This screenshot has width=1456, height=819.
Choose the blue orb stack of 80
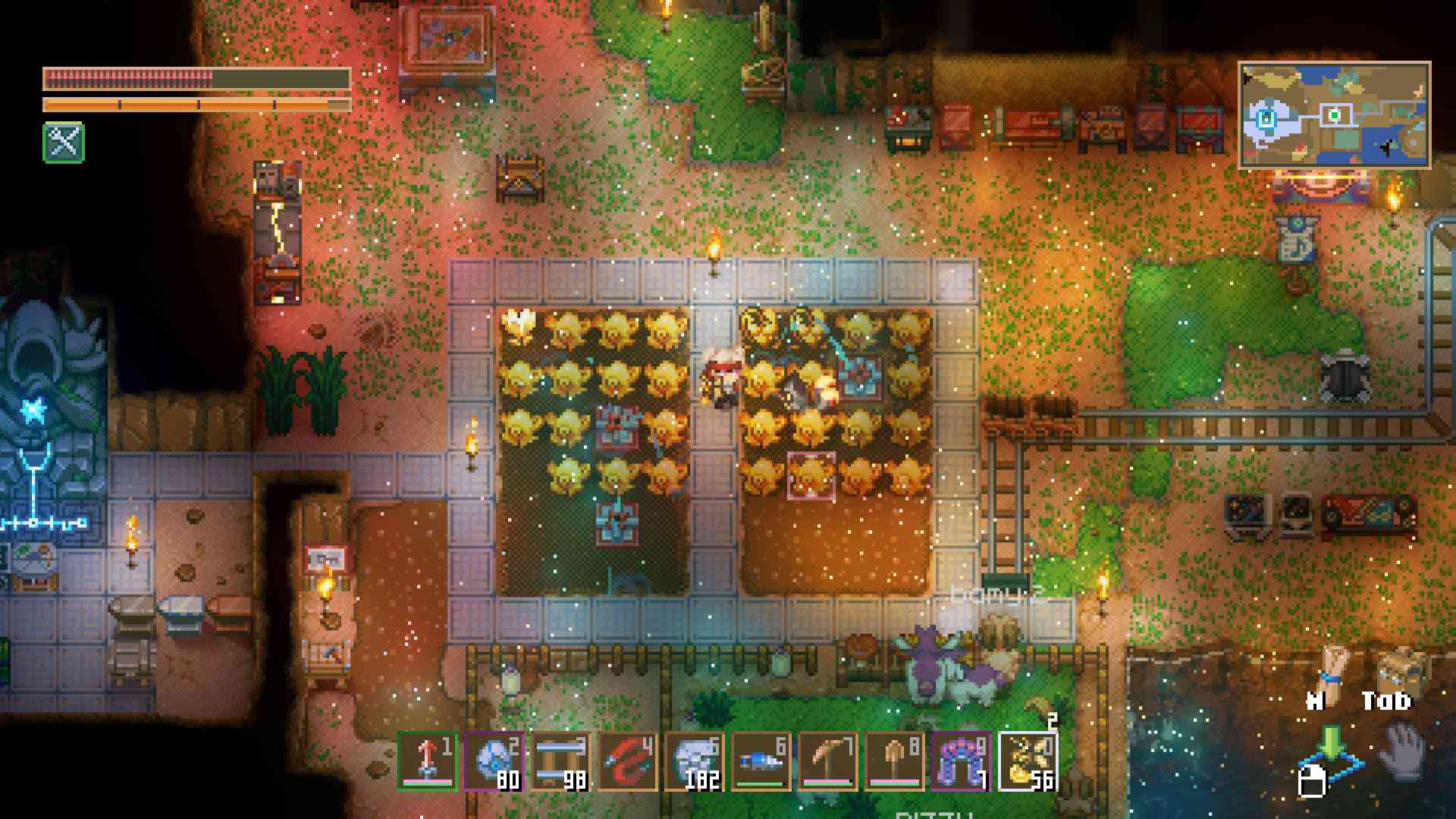click(x=494, y=761)
